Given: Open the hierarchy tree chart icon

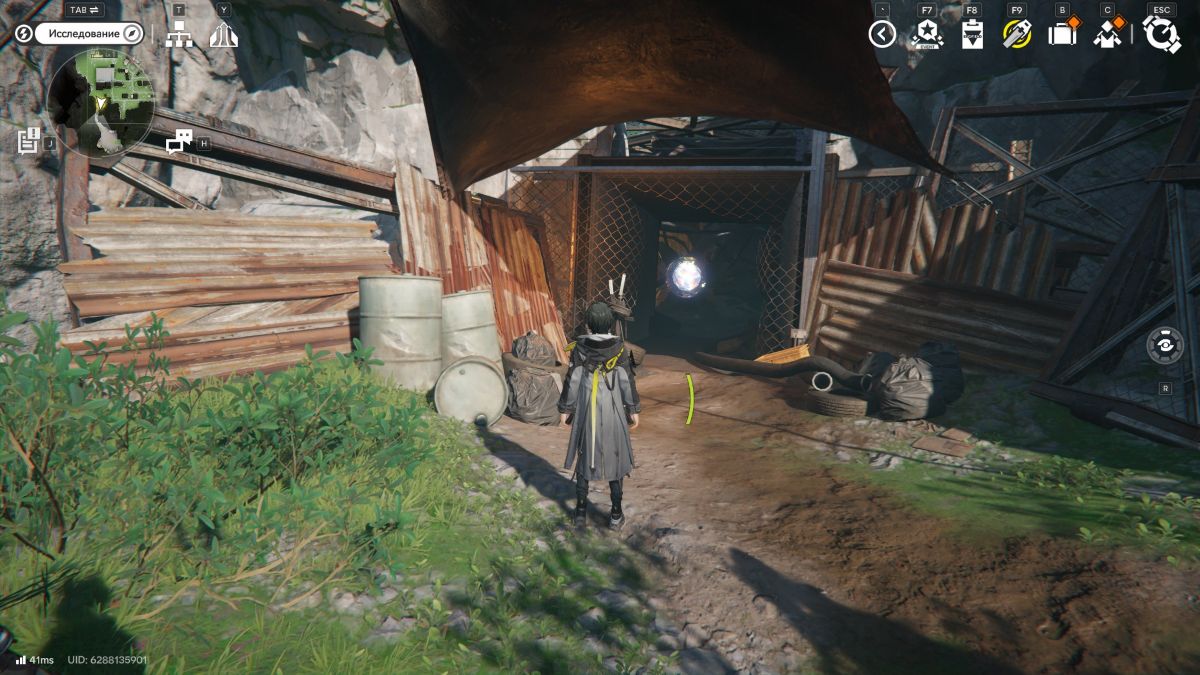Looking at the screenshot, I should 179,34.
